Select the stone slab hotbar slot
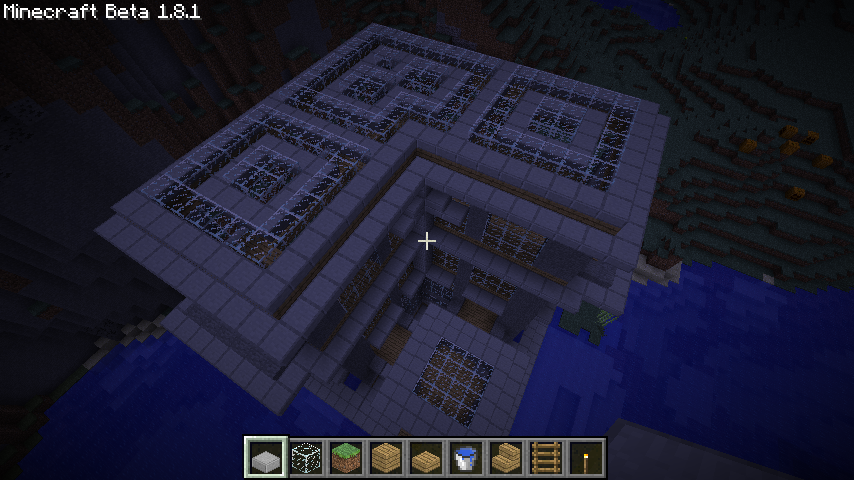854x480 pixels. [266, 458]
